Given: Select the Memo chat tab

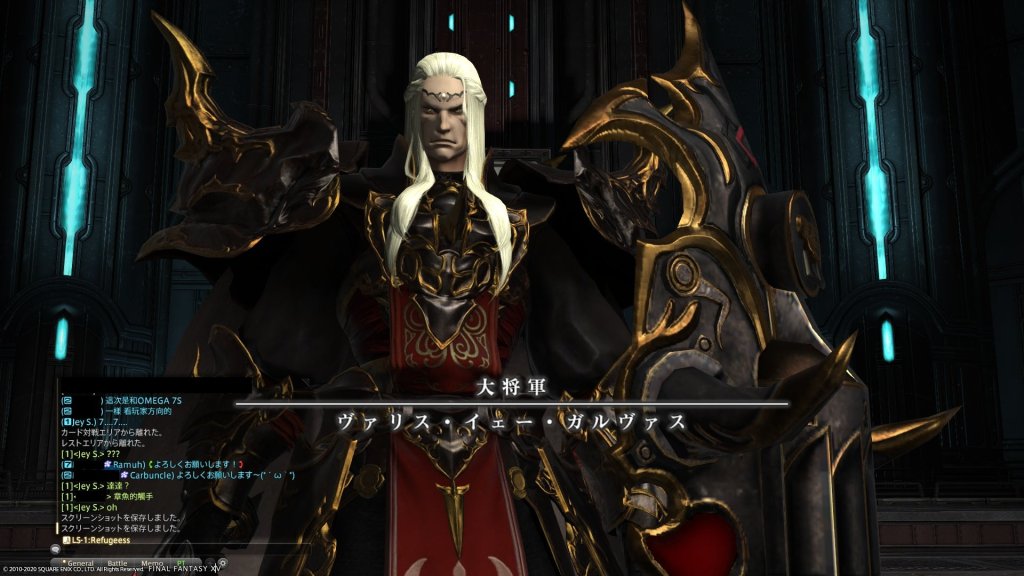Looking at the screenshot, I should point(152,563).
